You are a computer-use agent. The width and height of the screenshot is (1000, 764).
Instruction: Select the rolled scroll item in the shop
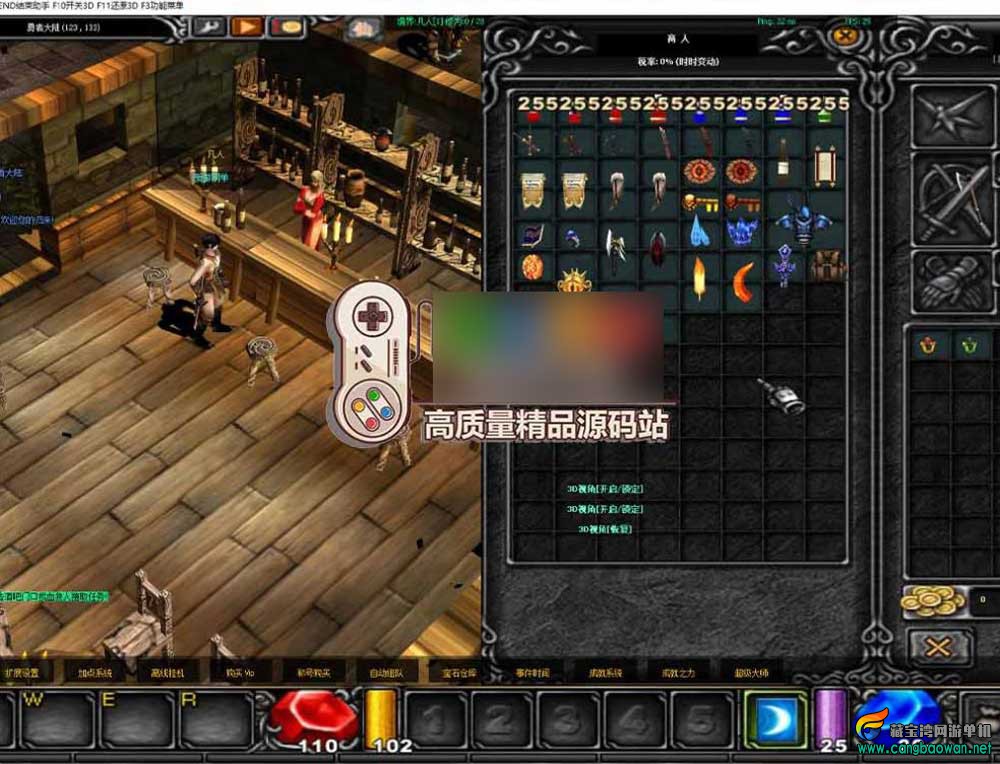click(826, 169)
